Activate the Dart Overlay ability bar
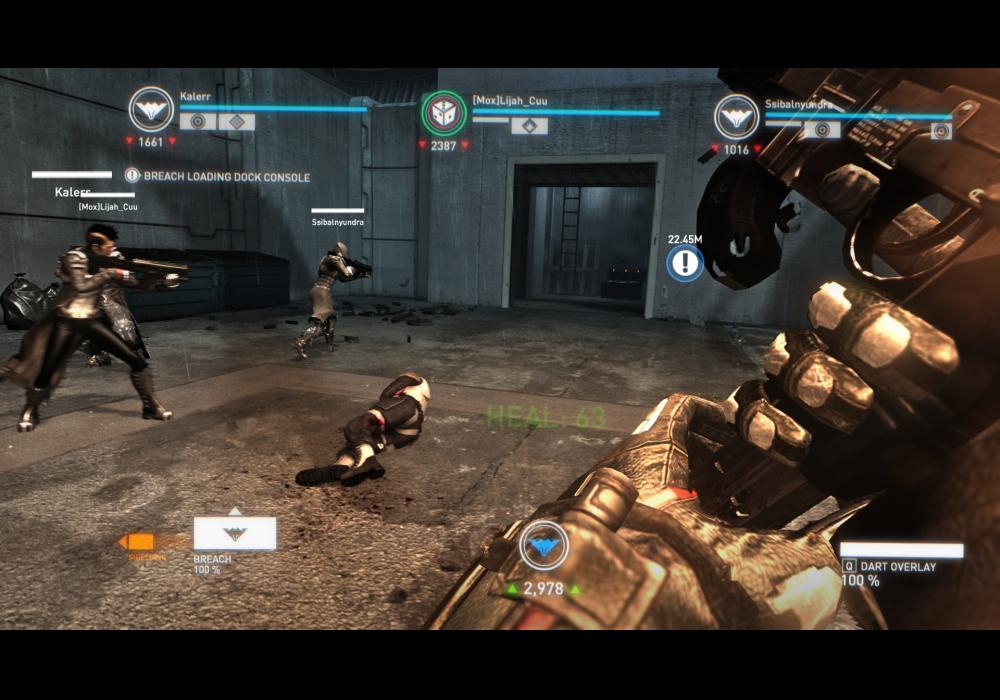Viewport: 1000px width, 700px height. point(901,551)
